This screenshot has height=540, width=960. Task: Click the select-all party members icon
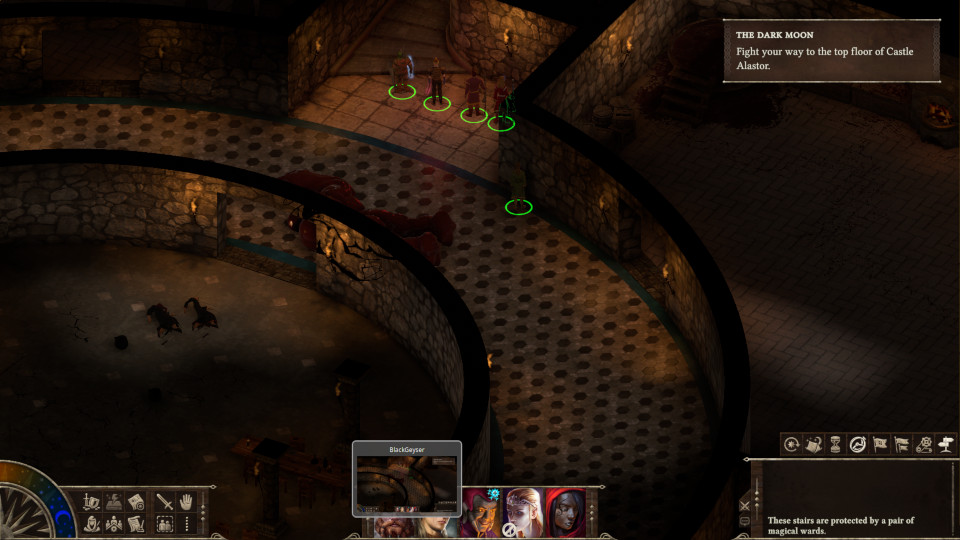165,524
